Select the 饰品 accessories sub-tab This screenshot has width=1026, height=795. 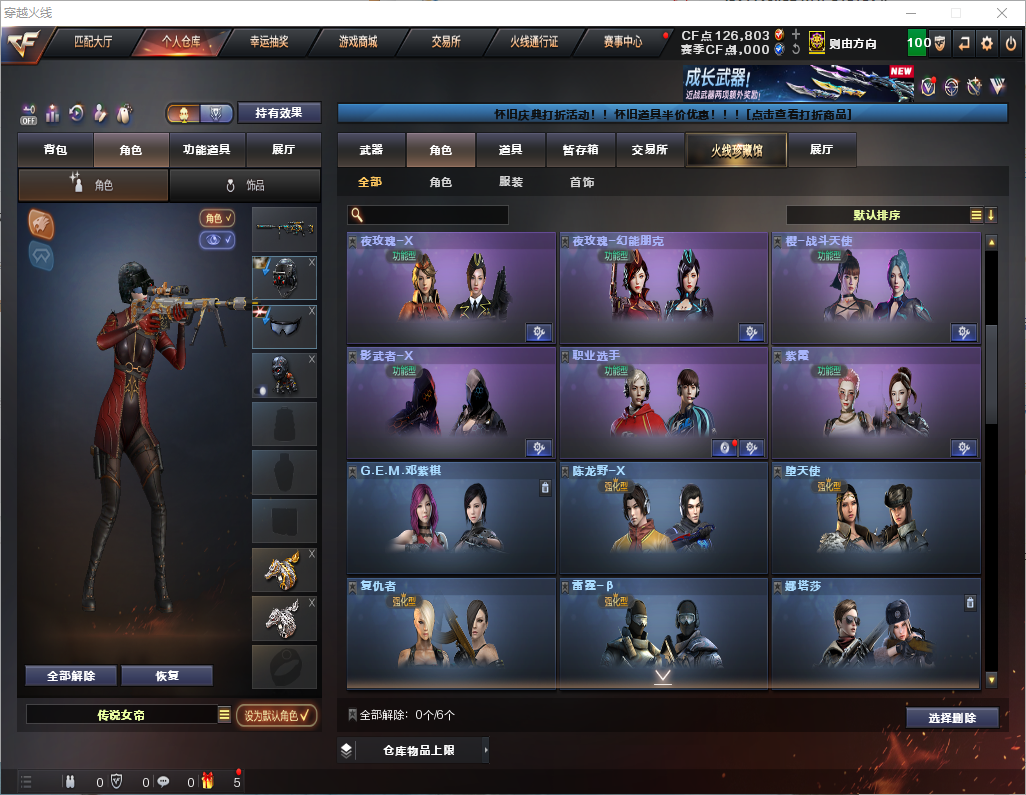click(x=245, y=185)
